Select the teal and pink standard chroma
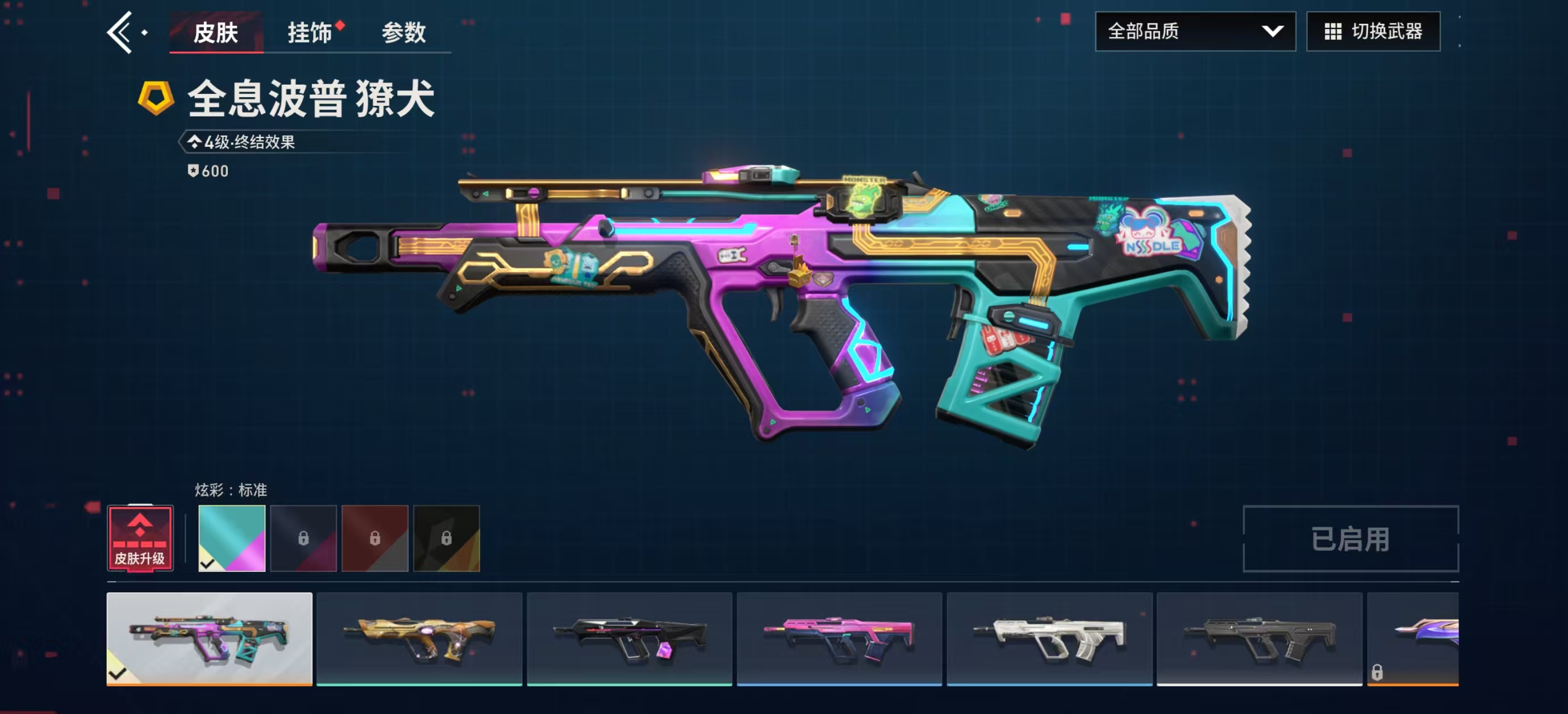 pyautogui.click(x=232, y=538)
